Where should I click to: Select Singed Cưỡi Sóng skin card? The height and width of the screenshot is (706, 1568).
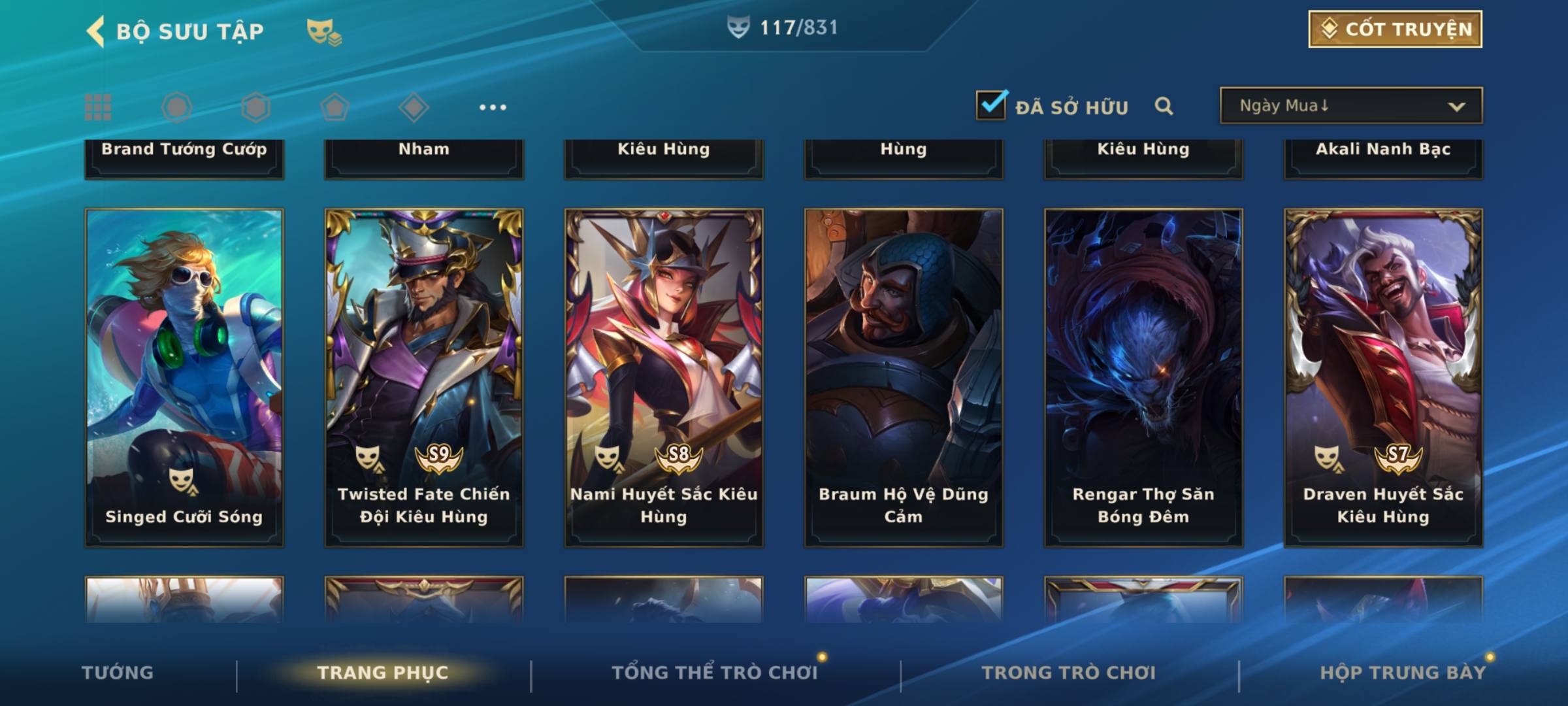pos(184,377)
